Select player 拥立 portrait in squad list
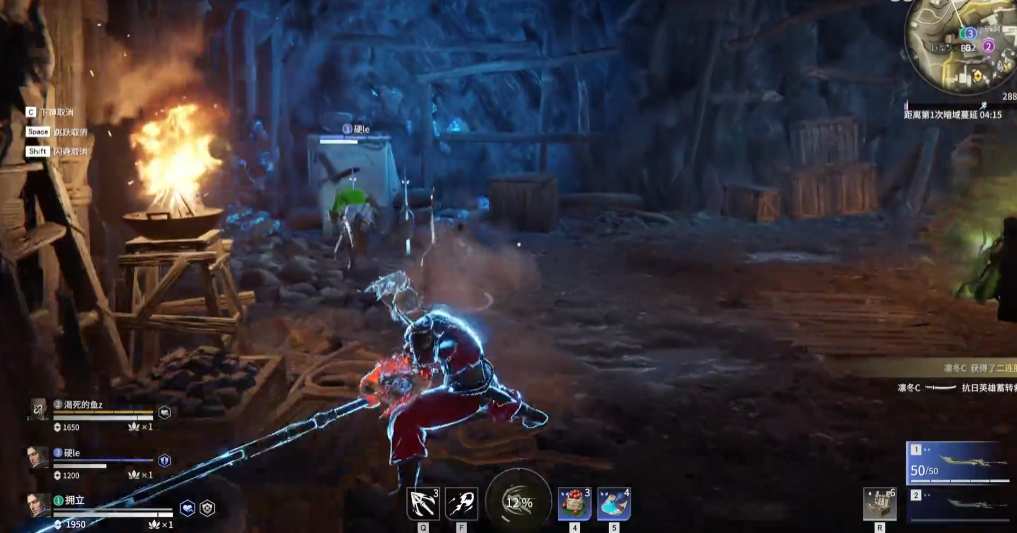This screenshot has height=533, width=1017. tap(38, 507)
